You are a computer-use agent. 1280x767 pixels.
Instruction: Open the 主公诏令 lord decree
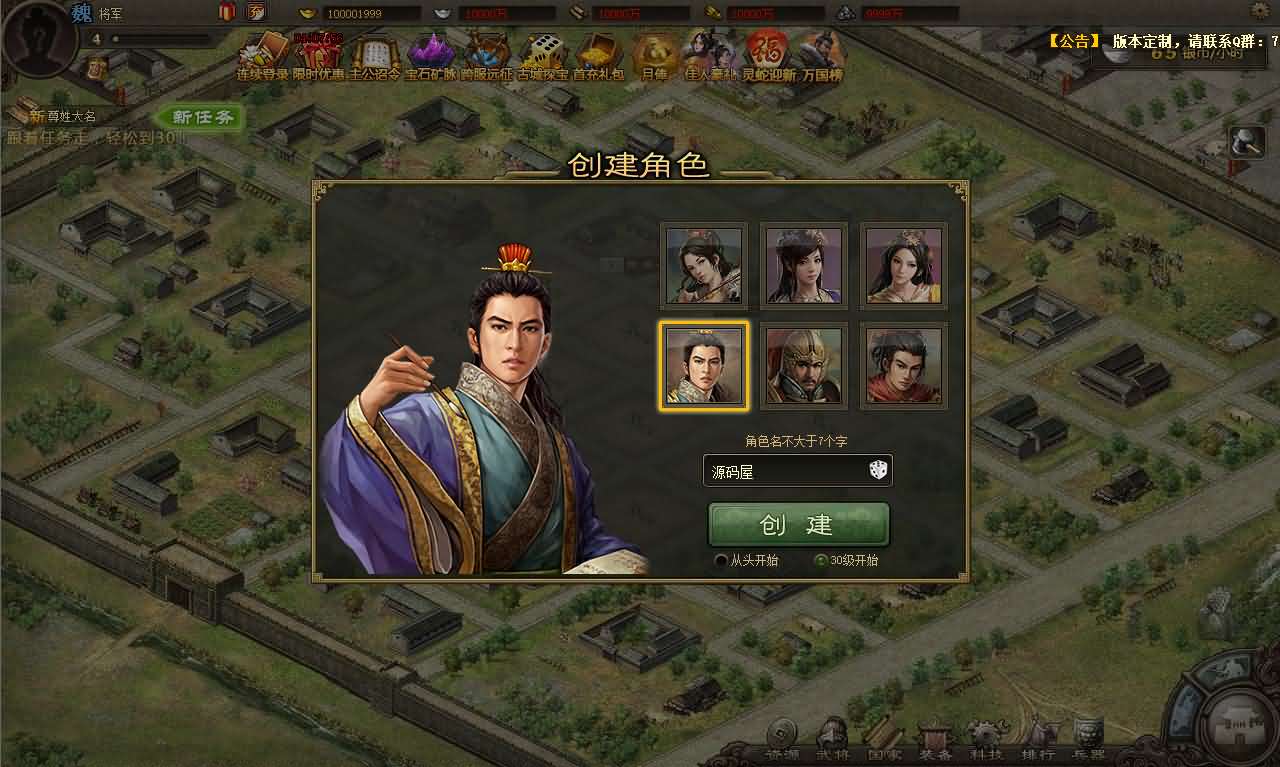[374, 50]
